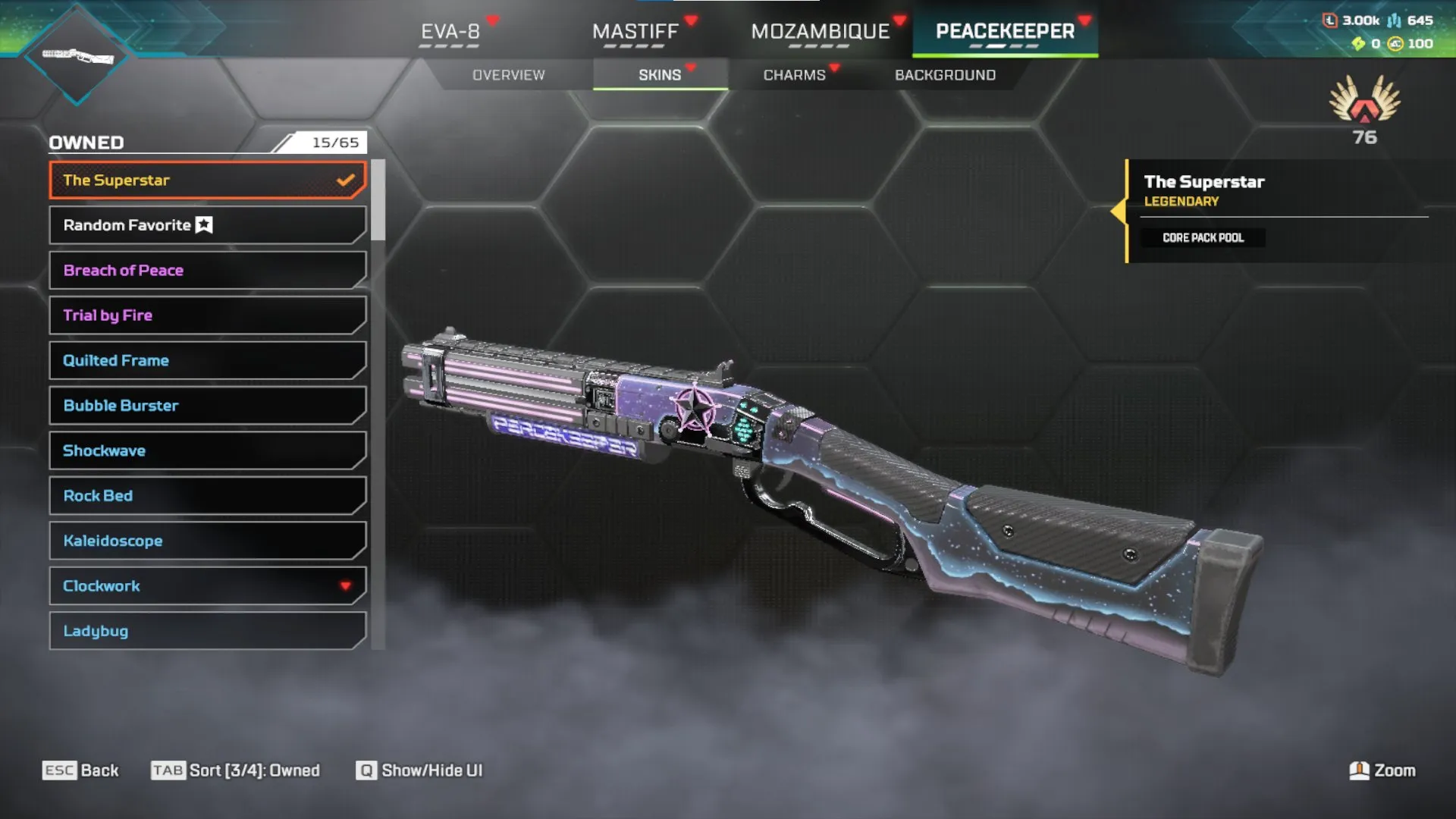Click the Crafting Metals icon showing 645

pos(1394,20)
